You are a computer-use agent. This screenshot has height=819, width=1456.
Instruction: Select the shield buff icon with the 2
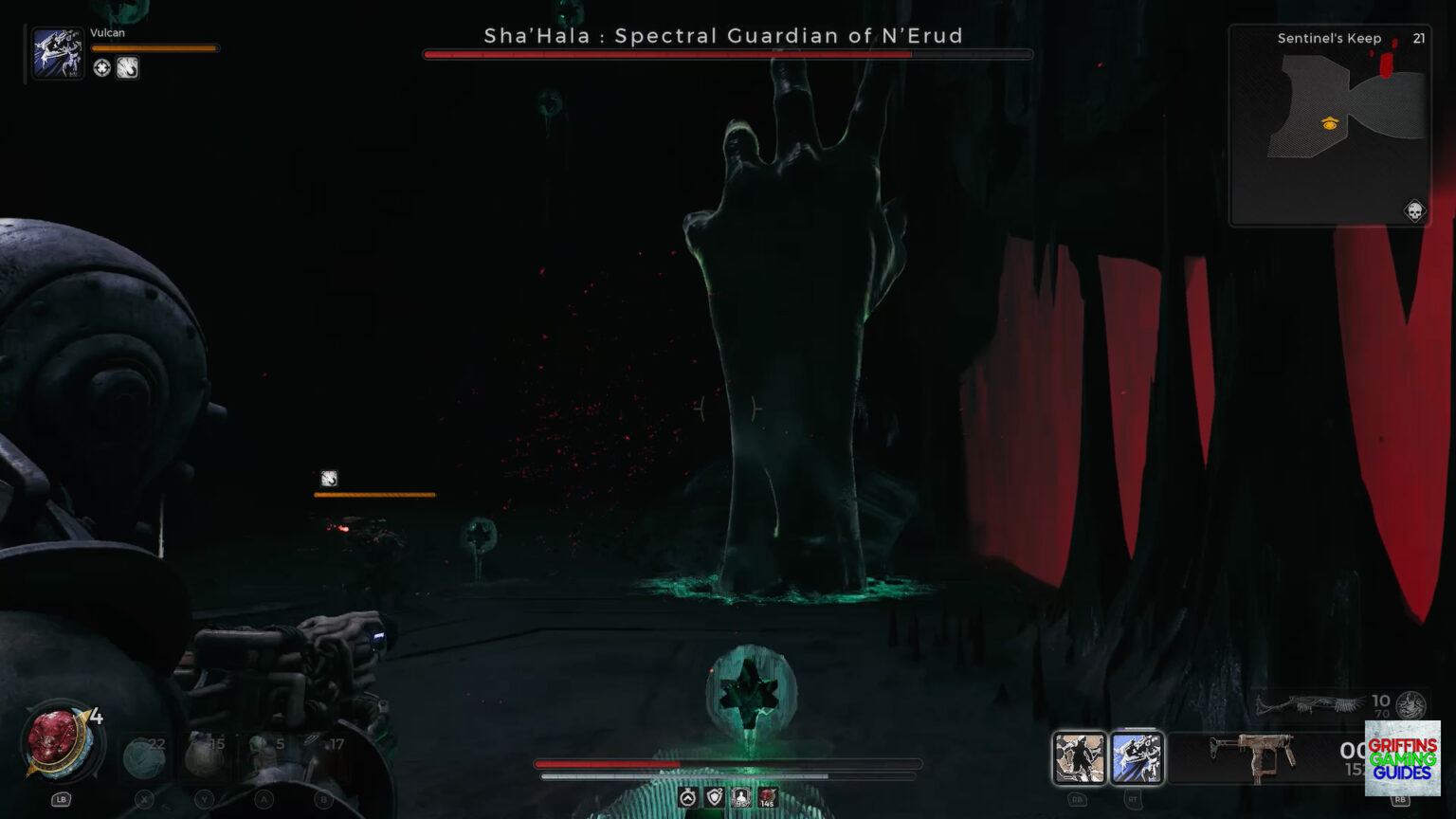tap(716, 798)
